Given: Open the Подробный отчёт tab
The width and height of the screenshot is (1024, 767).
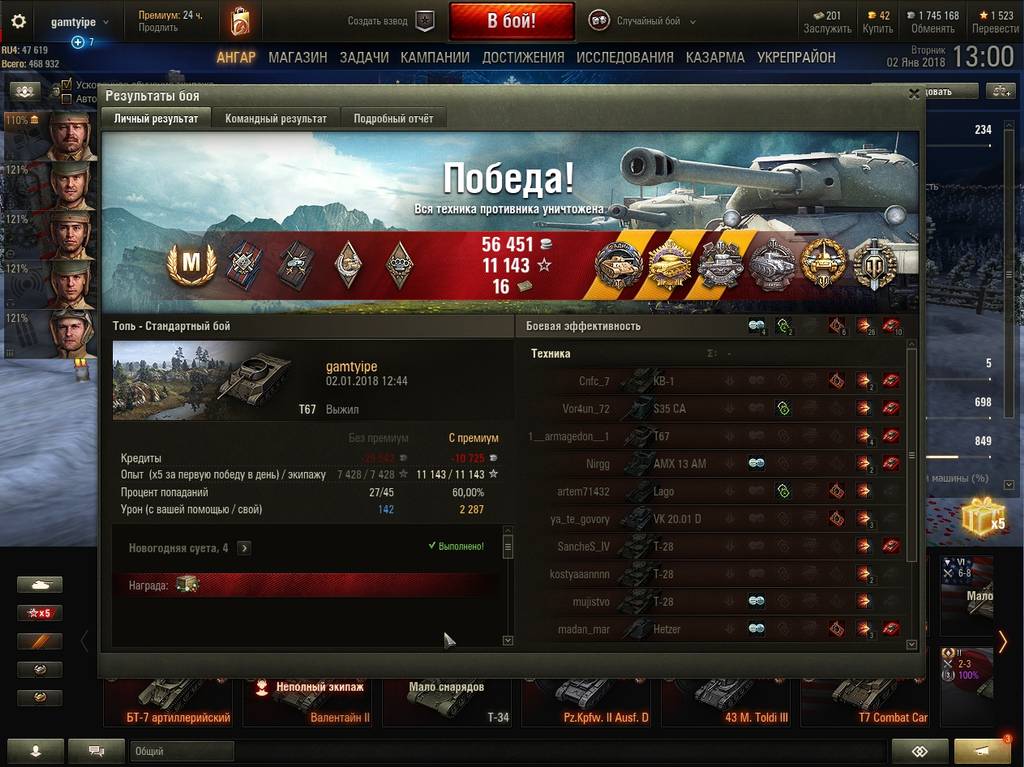Looking at the screenshot, I should [x=393, y=118].
